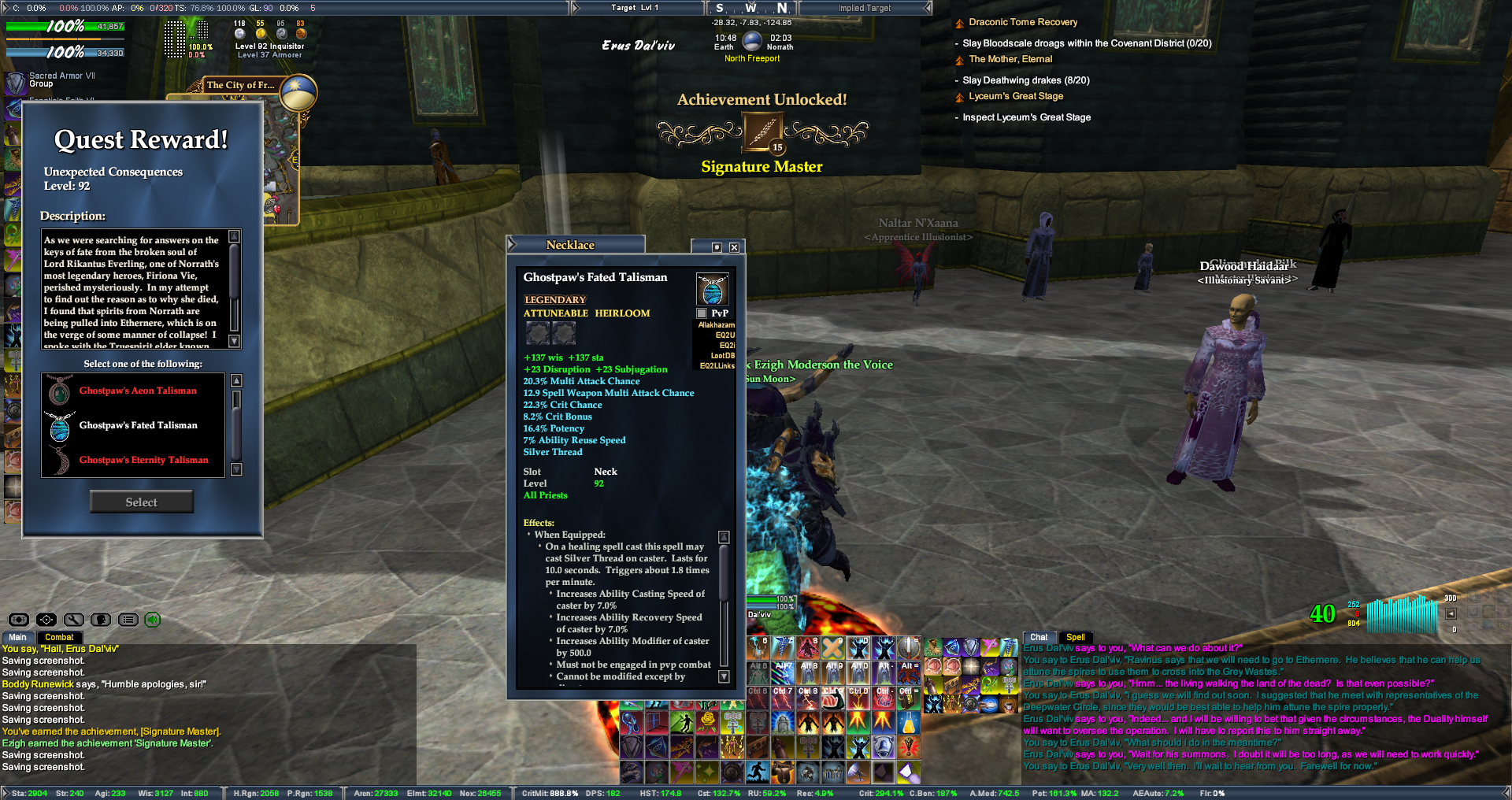Viewport: 1512px width, 800px height.
Task: Confirm reward with the Select button
Action: coord(142,502)
